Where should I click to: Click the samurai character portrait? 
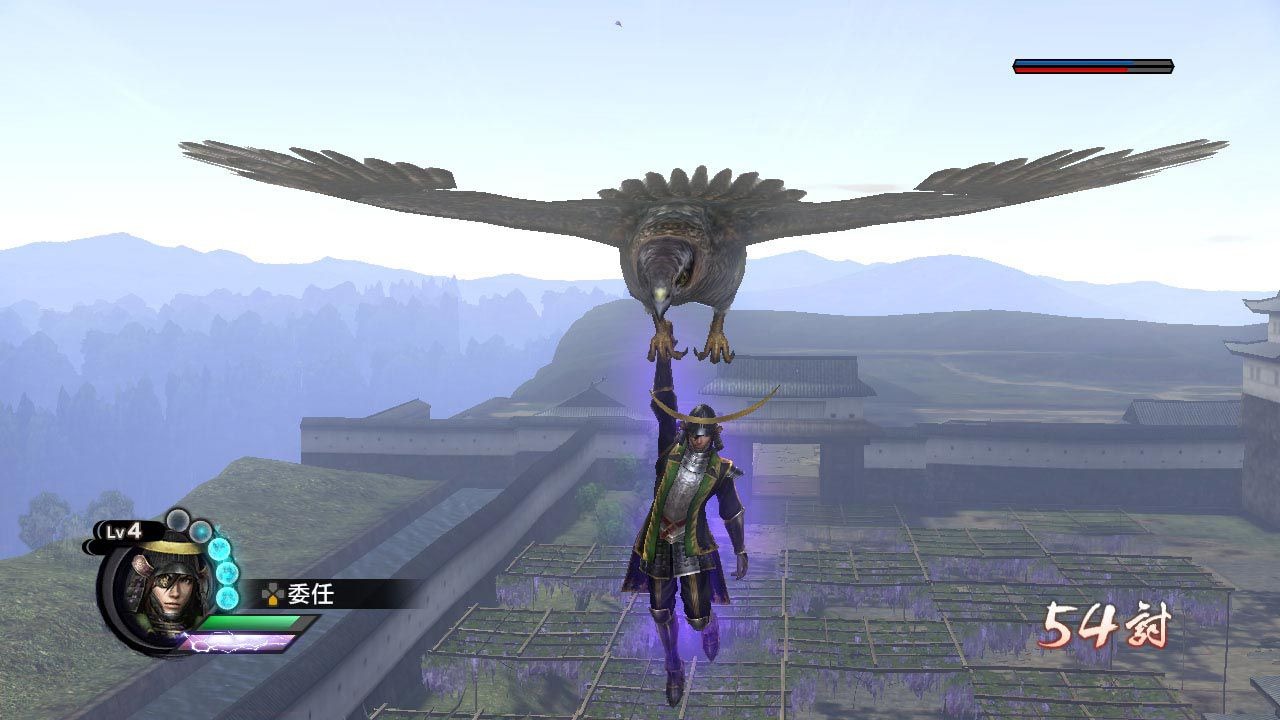pyautogui.click(x=162, y=592)
